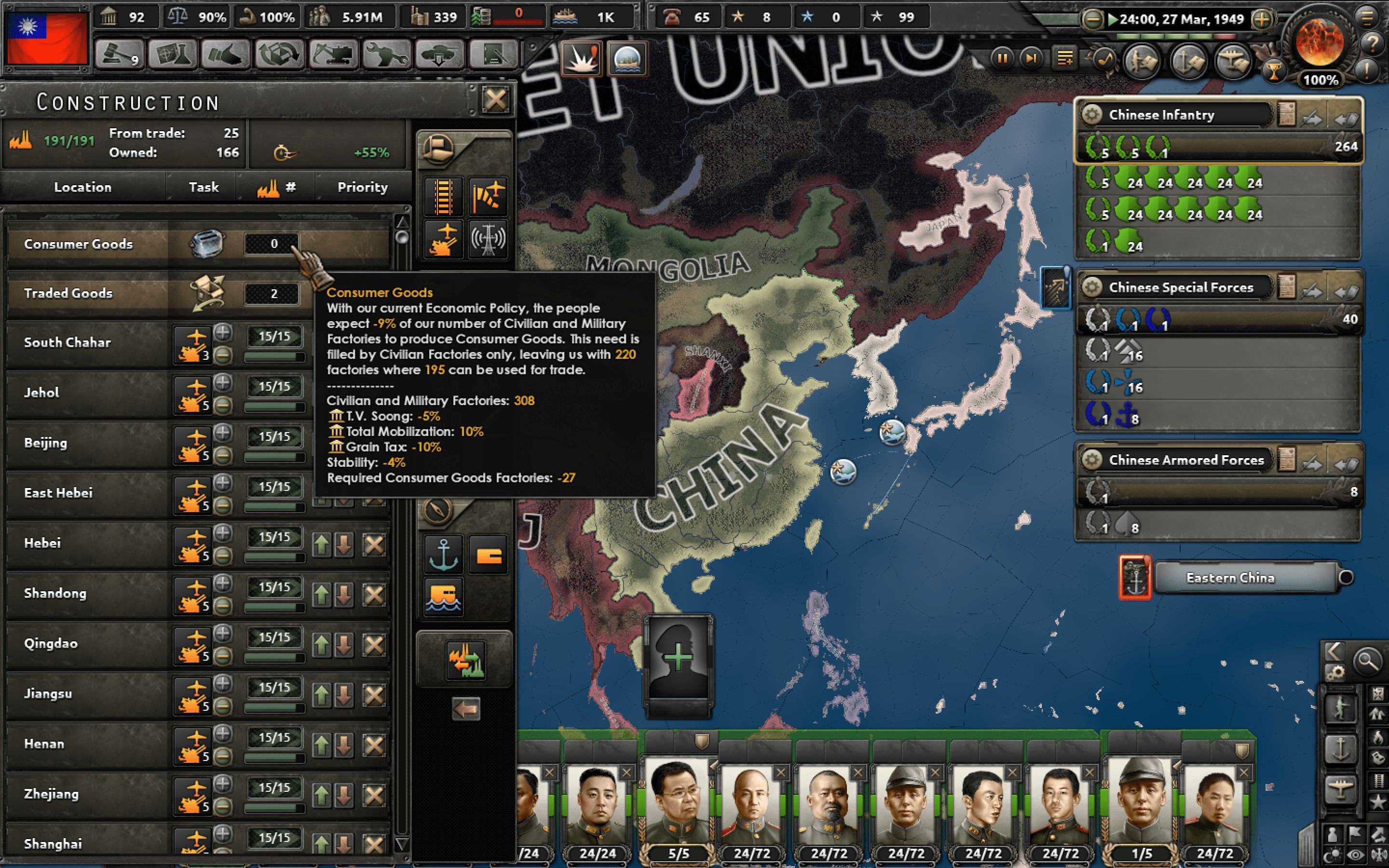Toggle priority up arrow for Hebei construction
1389x868 pixels.
[x=321, y=543]
